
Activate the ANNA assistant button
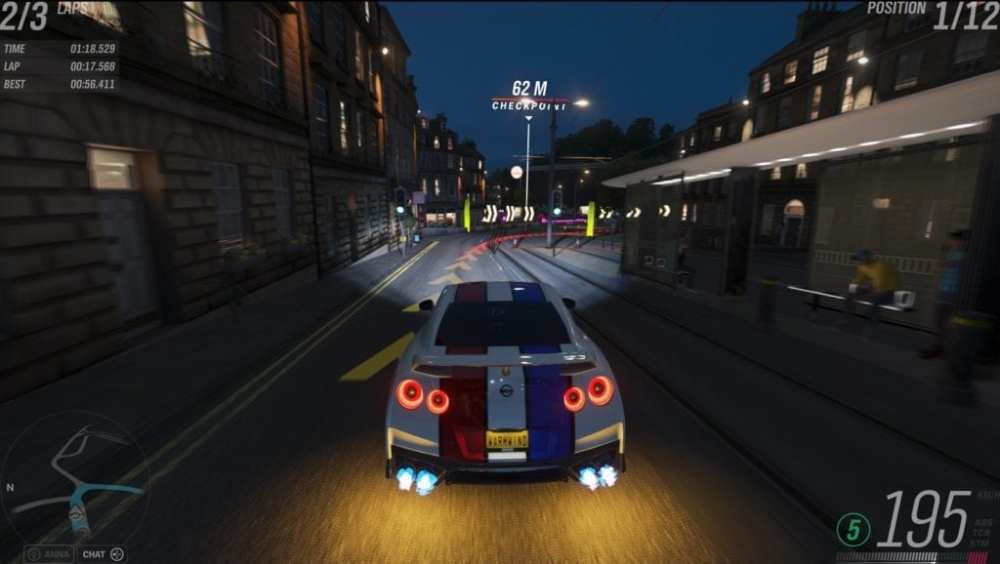tap(50, 554)
